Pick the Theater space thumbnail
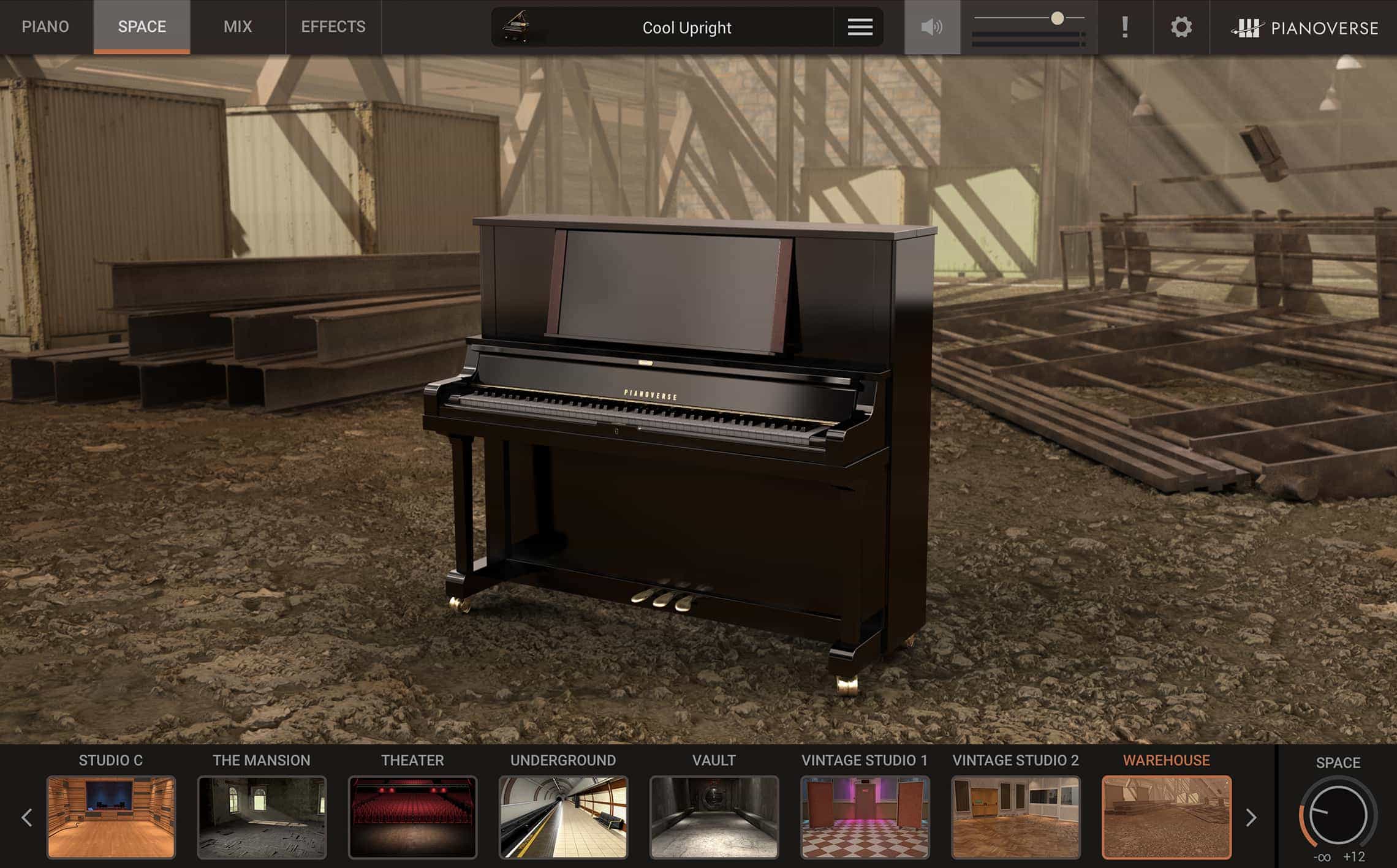1397x868 pixels. click(412, 817)
